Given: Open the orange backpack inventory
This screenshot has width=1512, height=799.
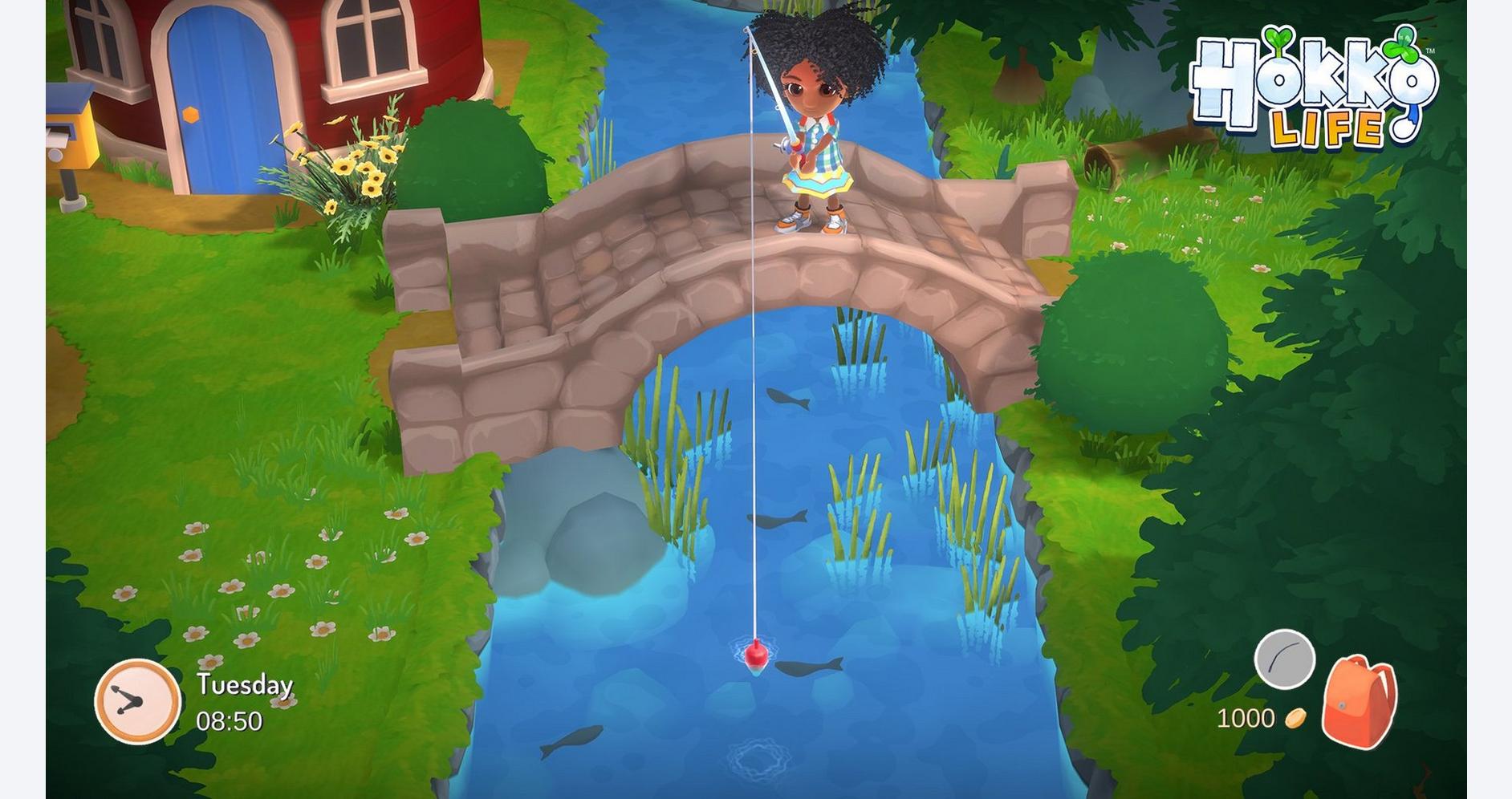Looking at the screenshot, I should (x=1359, y=702).
